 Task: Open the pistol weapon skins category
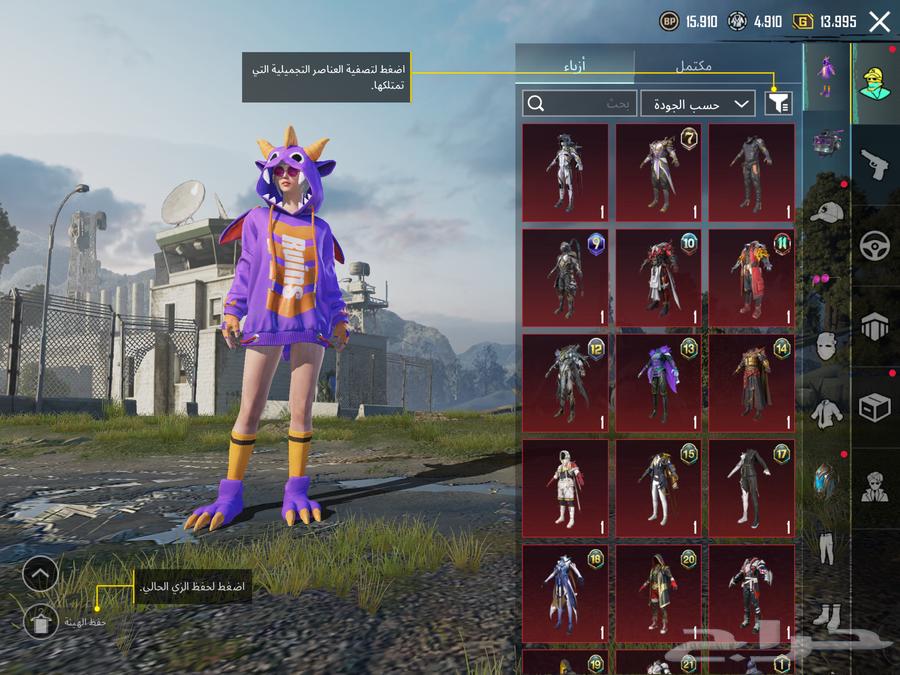pos(875,164)
